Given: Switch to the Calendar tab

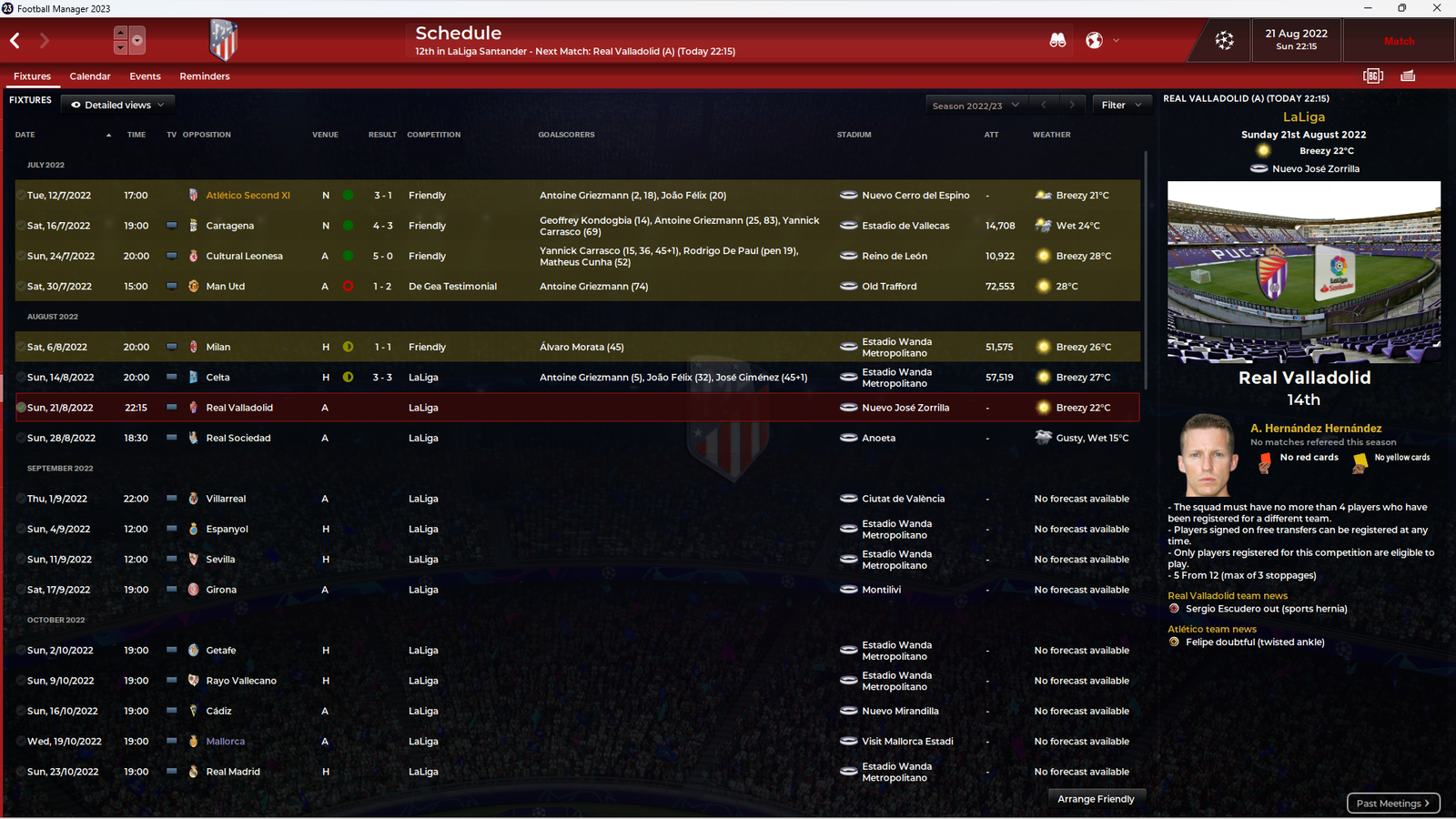Looking at the screenshot, I should click(x=90, y=76).
